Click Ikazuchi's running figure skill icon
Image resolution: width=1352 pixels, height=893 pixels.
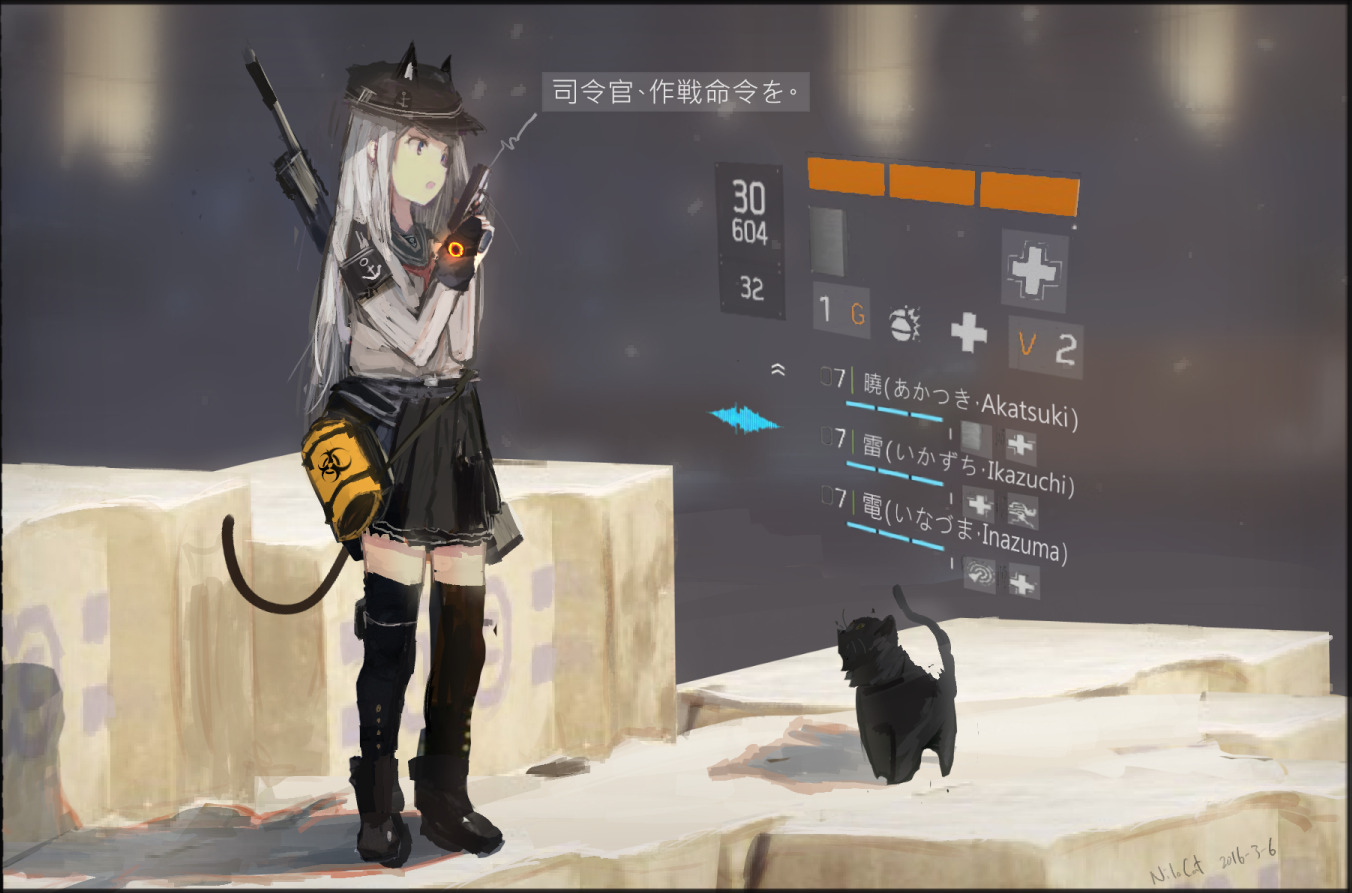[x=1022, y=511]
